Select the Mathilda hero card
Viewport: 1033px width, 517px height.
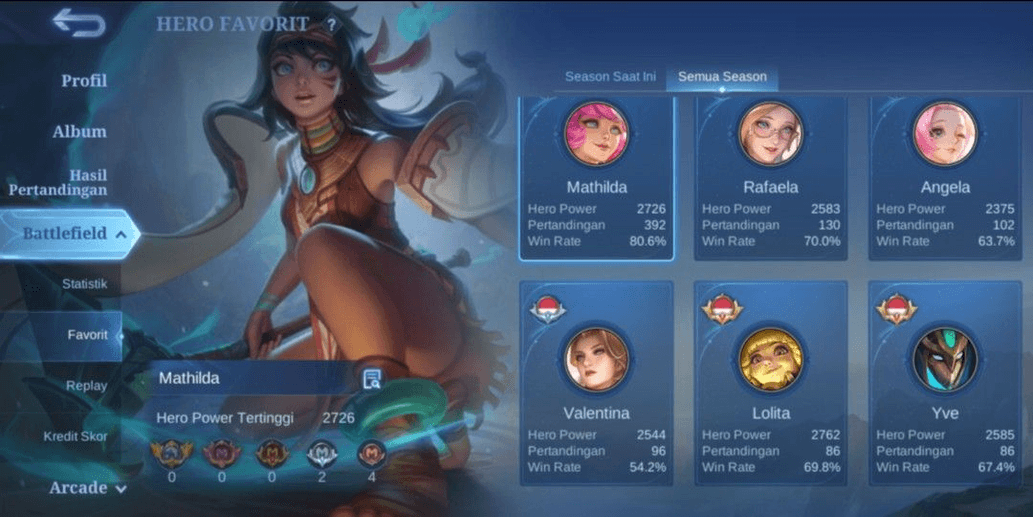(x=596, y=178)
